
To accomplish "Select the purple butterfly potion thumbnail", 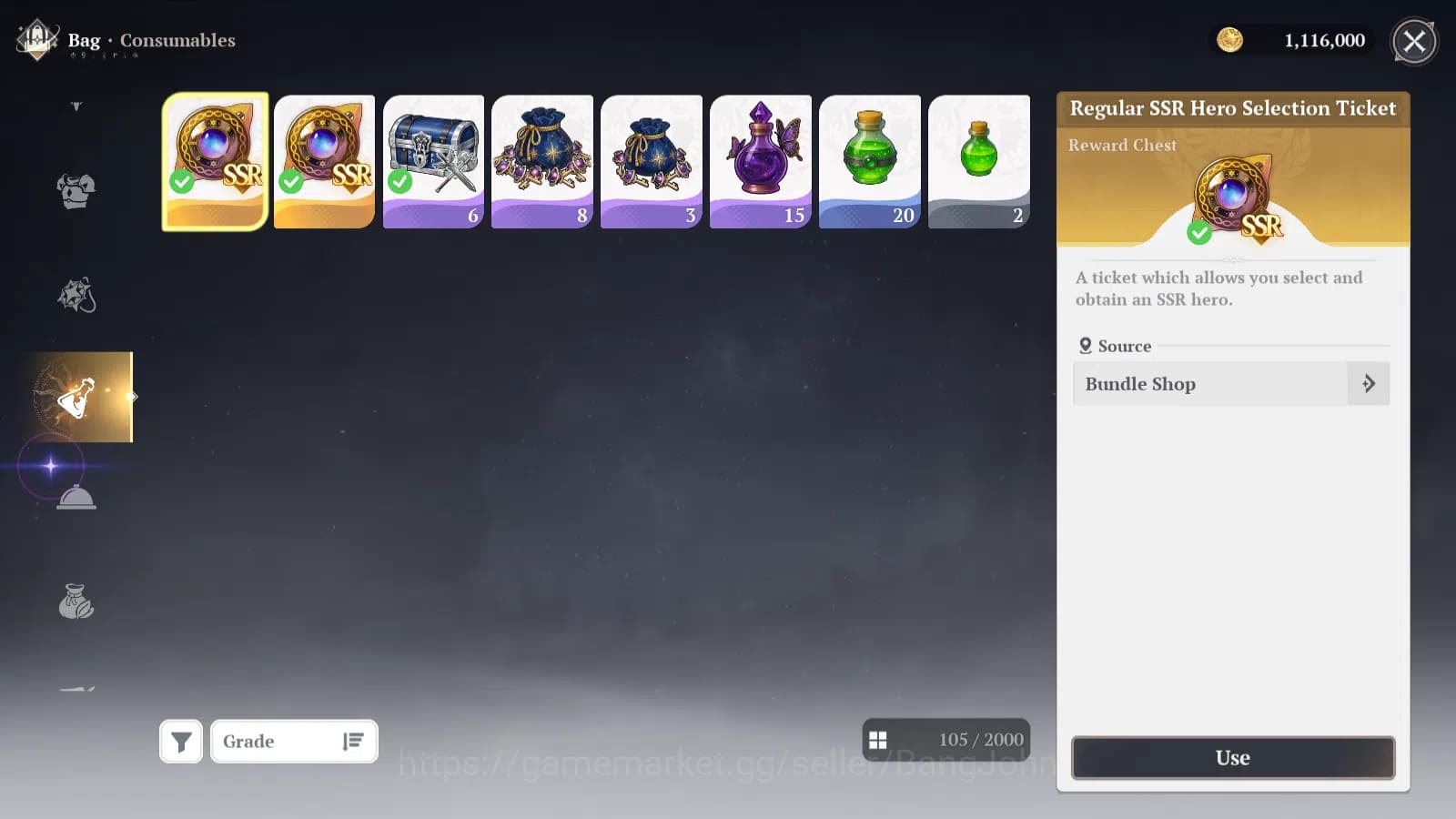I will point(760,160).
